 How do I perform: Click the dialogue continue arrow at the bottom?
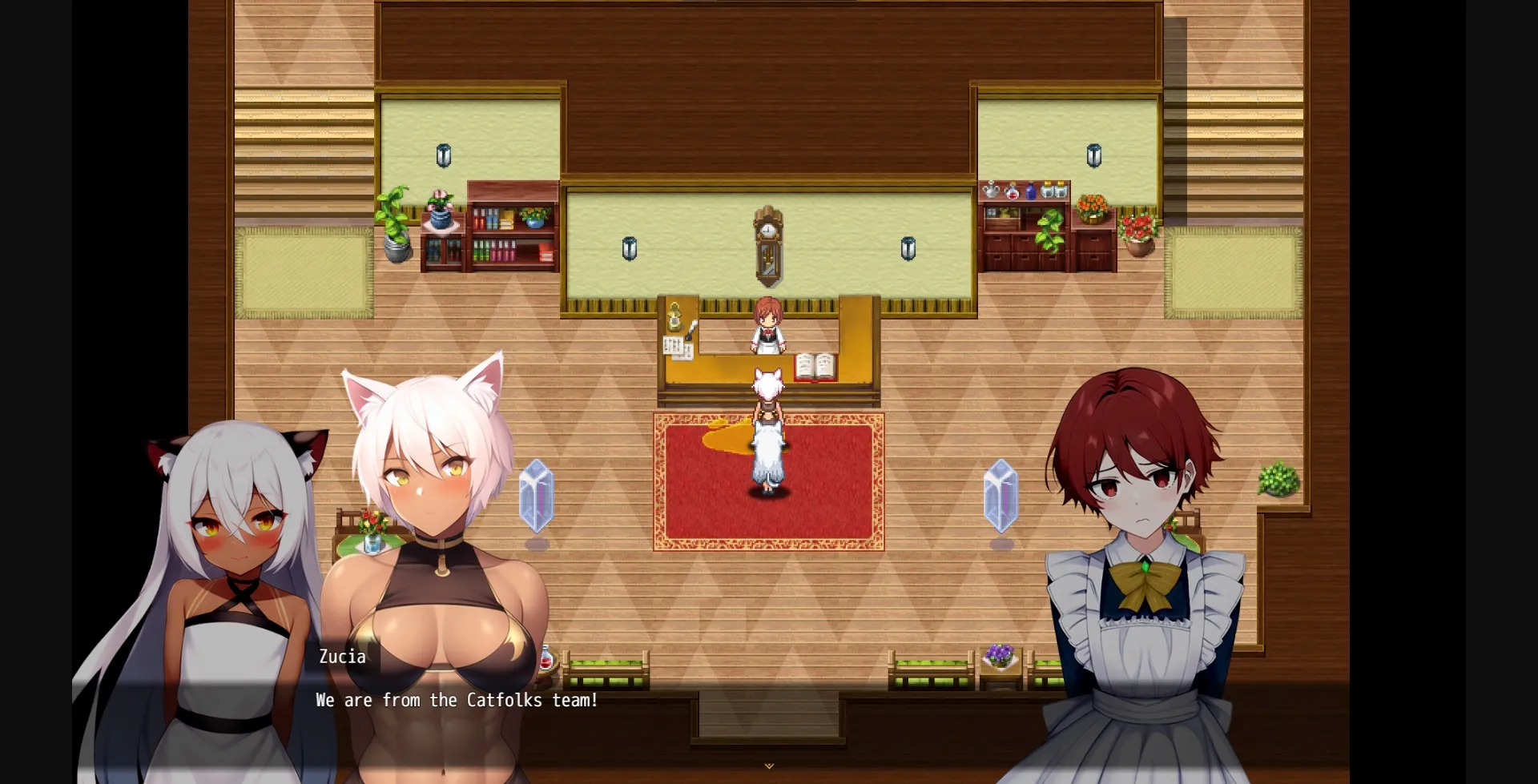coord(768,766)
